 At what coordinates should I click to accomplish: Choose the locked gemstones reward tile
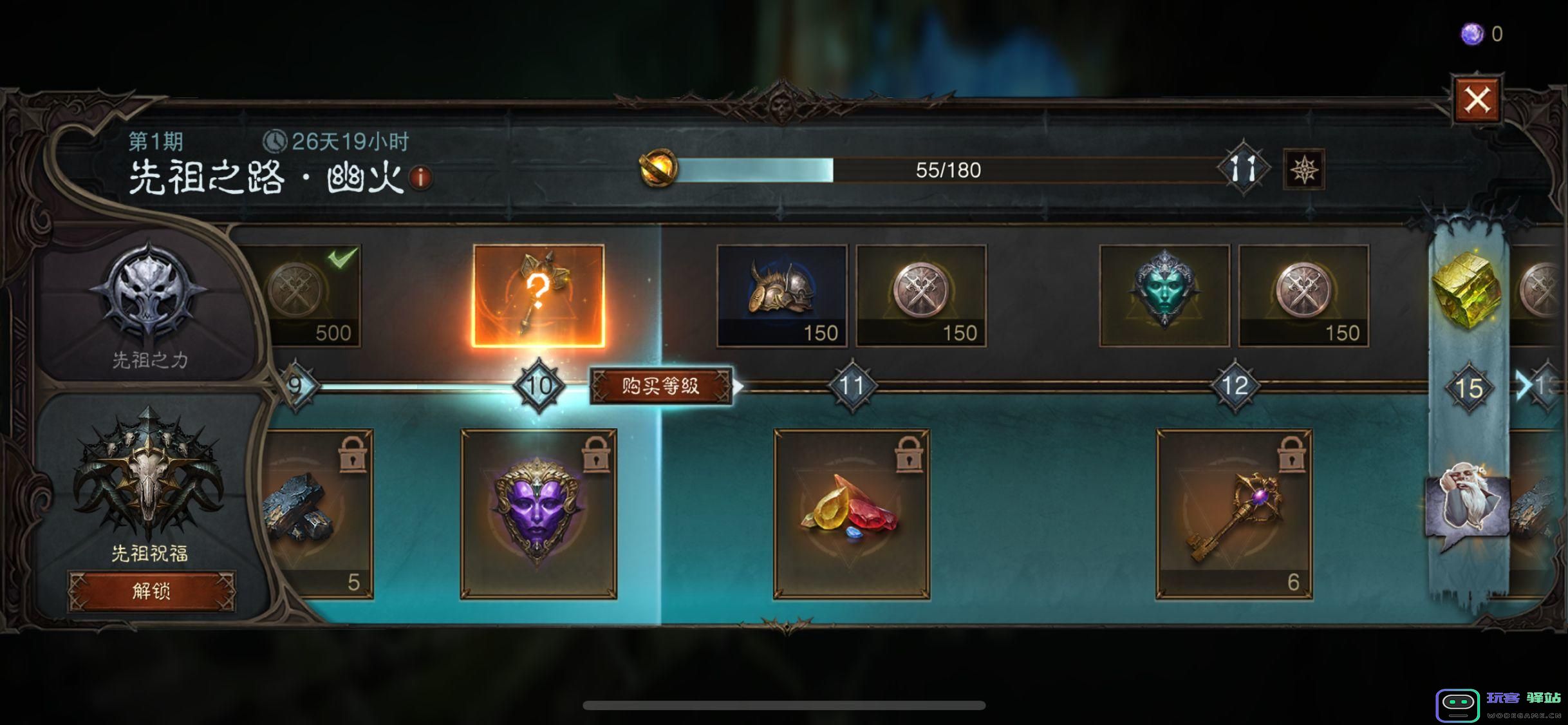coord(851,514)
